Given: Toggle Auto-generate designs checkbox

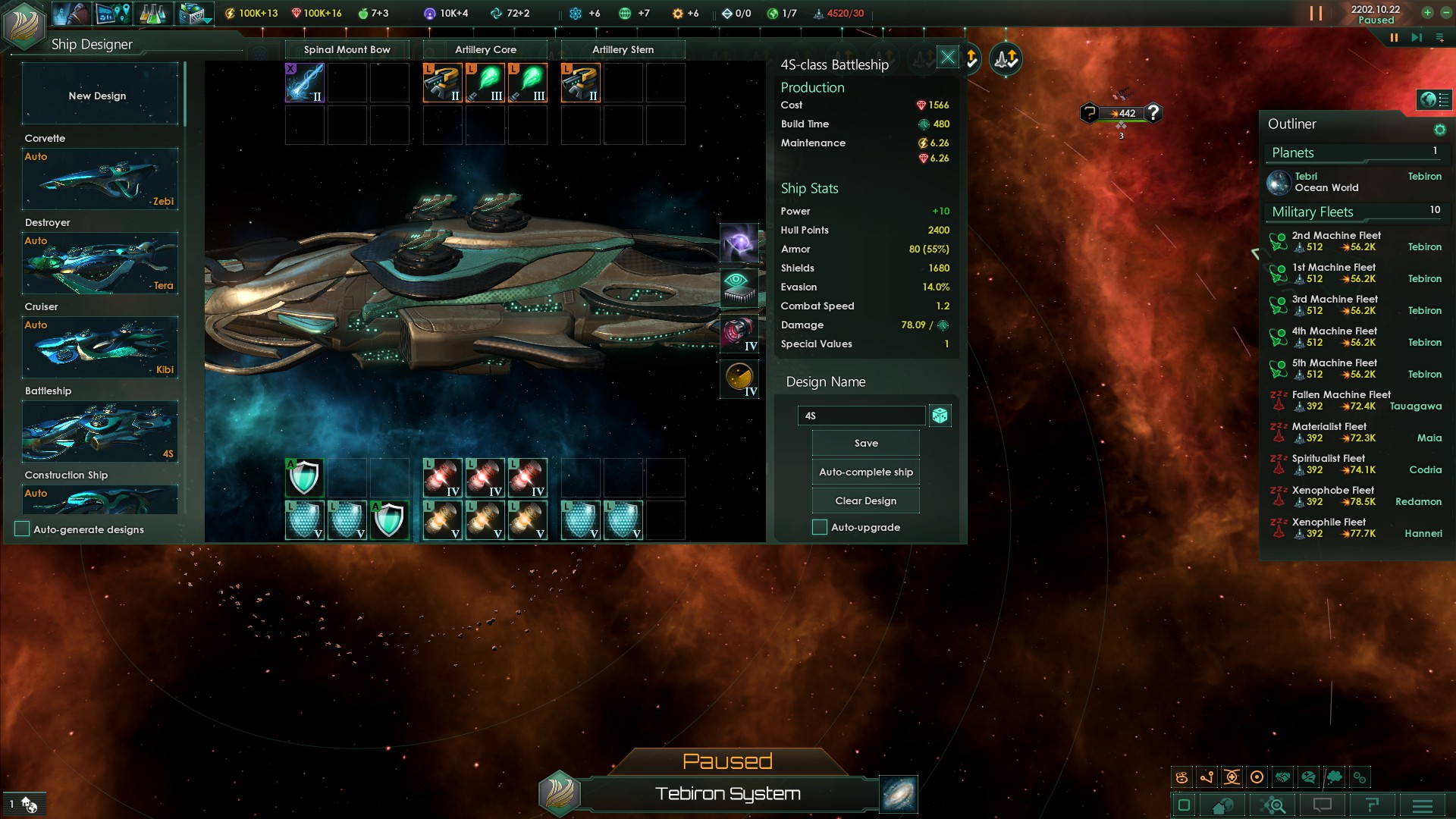Looking at the screenshot, I should (23, 529).
